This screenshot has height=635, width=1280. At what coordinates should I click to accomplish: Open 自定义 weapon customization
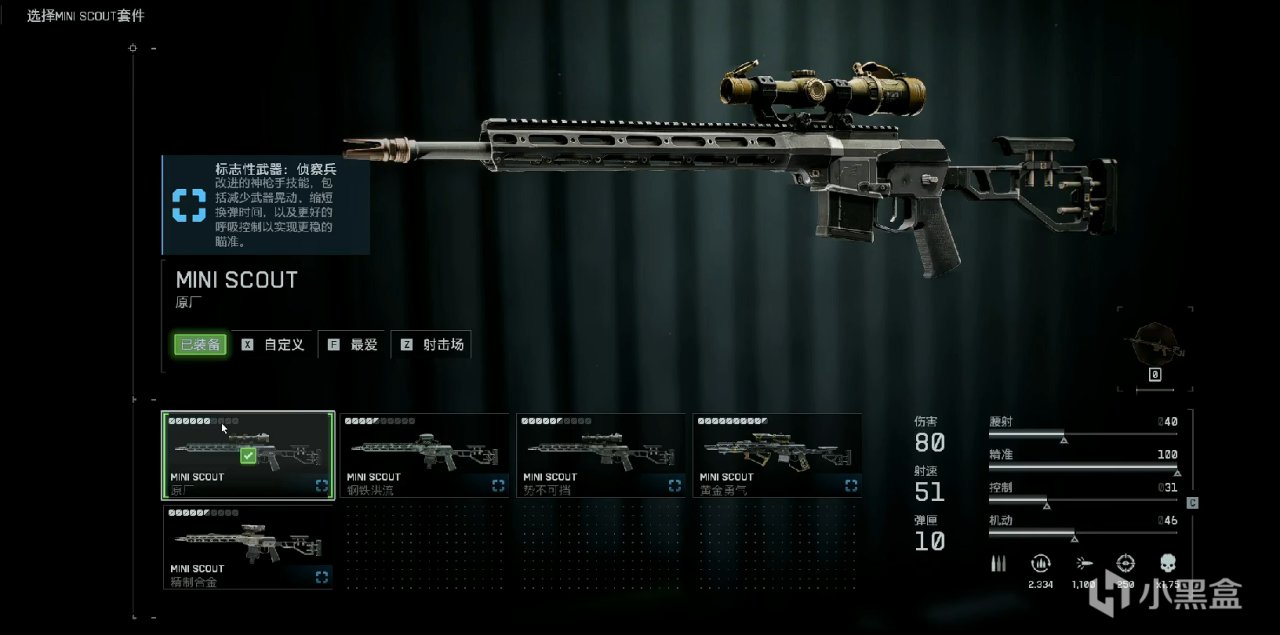[274, 345]
